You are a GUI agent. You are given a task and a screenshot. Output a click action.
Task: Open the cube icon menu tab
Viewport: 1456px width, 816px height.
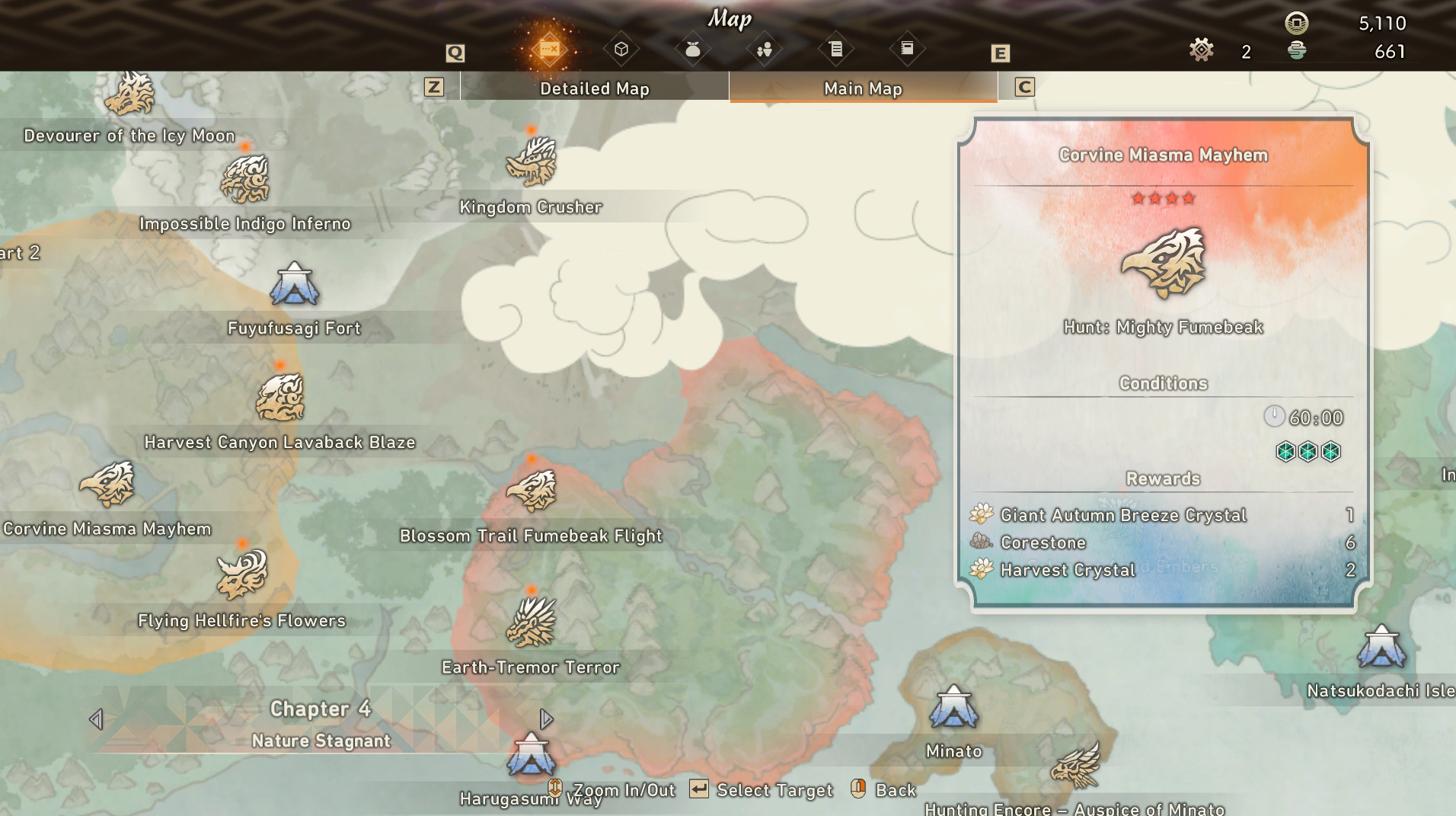(621, 50)
